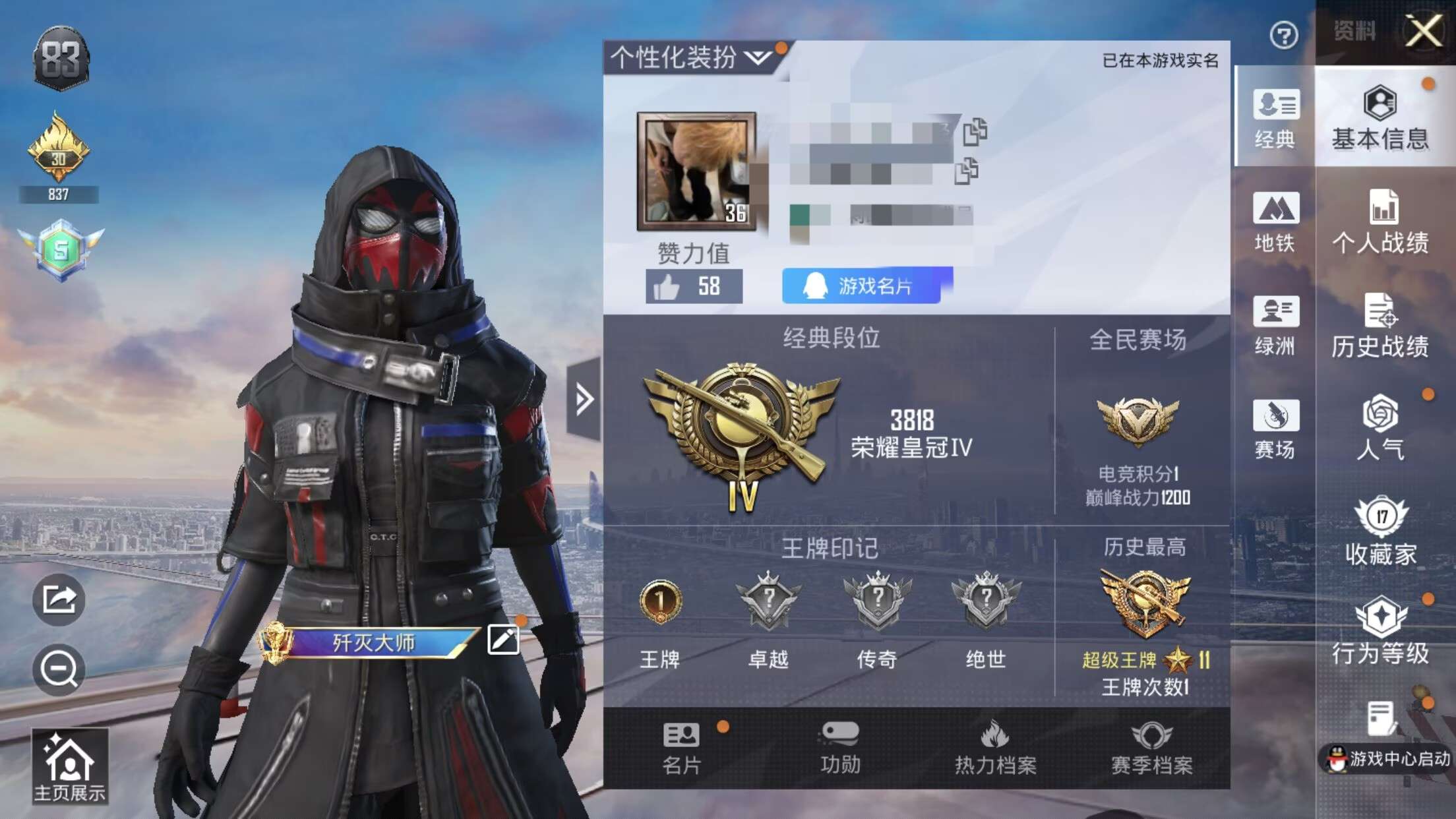
Task: Open the 历史战绩 history stats panel
Action: (x=1383, y=323)
